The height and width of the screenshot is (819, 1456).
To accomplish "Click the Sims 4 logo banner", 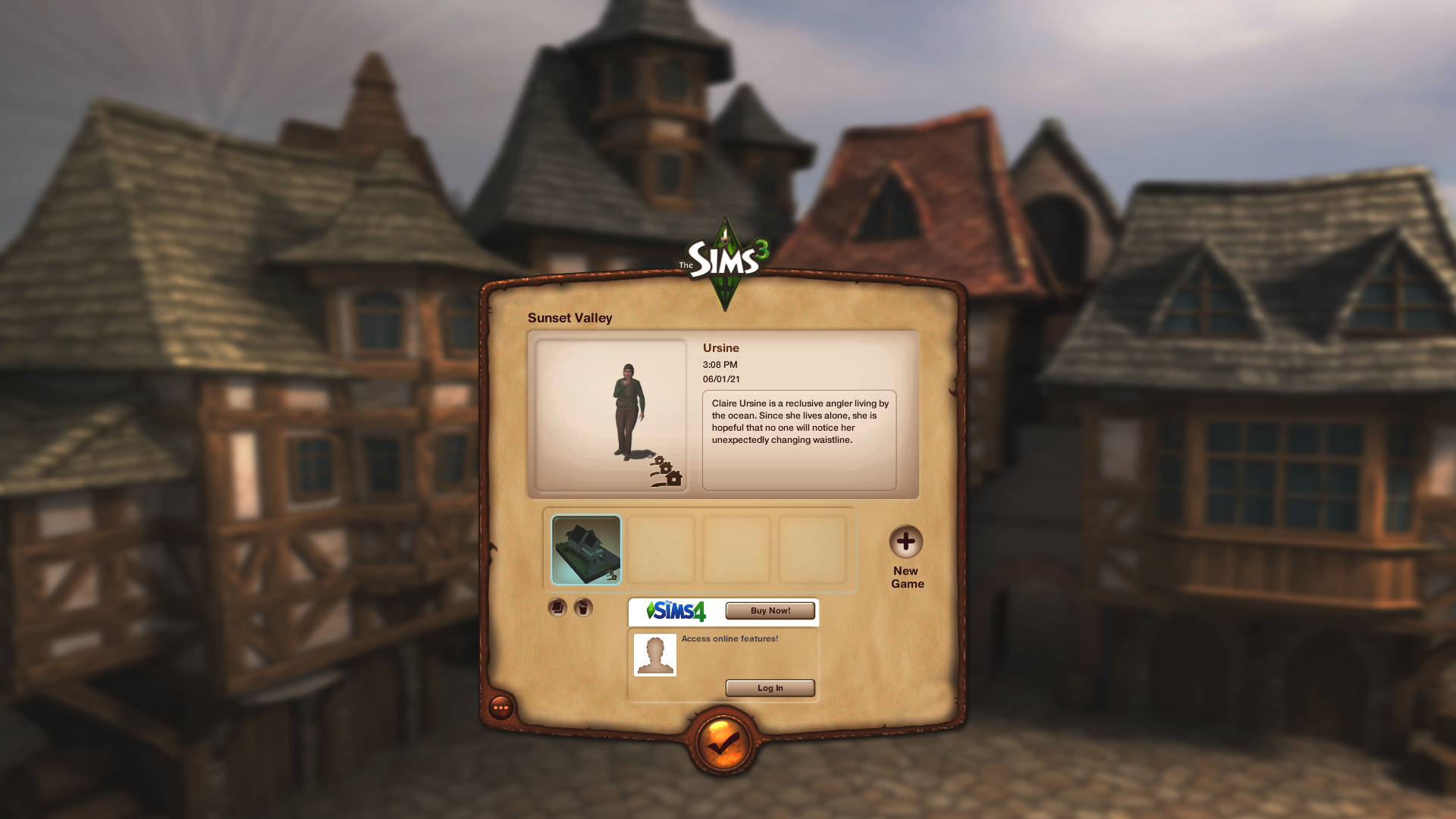I will tap(676, 610).
